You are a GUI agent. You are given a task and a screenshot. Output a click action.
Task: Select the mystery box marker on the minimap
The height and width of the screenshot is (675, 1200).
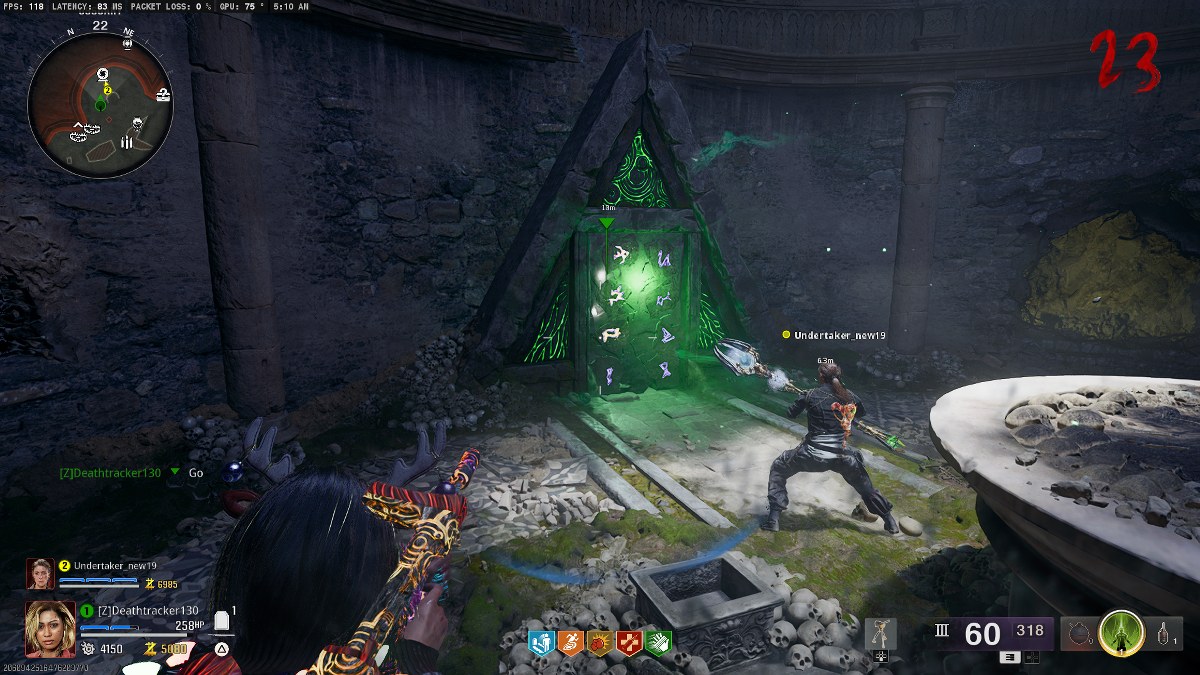163,94
